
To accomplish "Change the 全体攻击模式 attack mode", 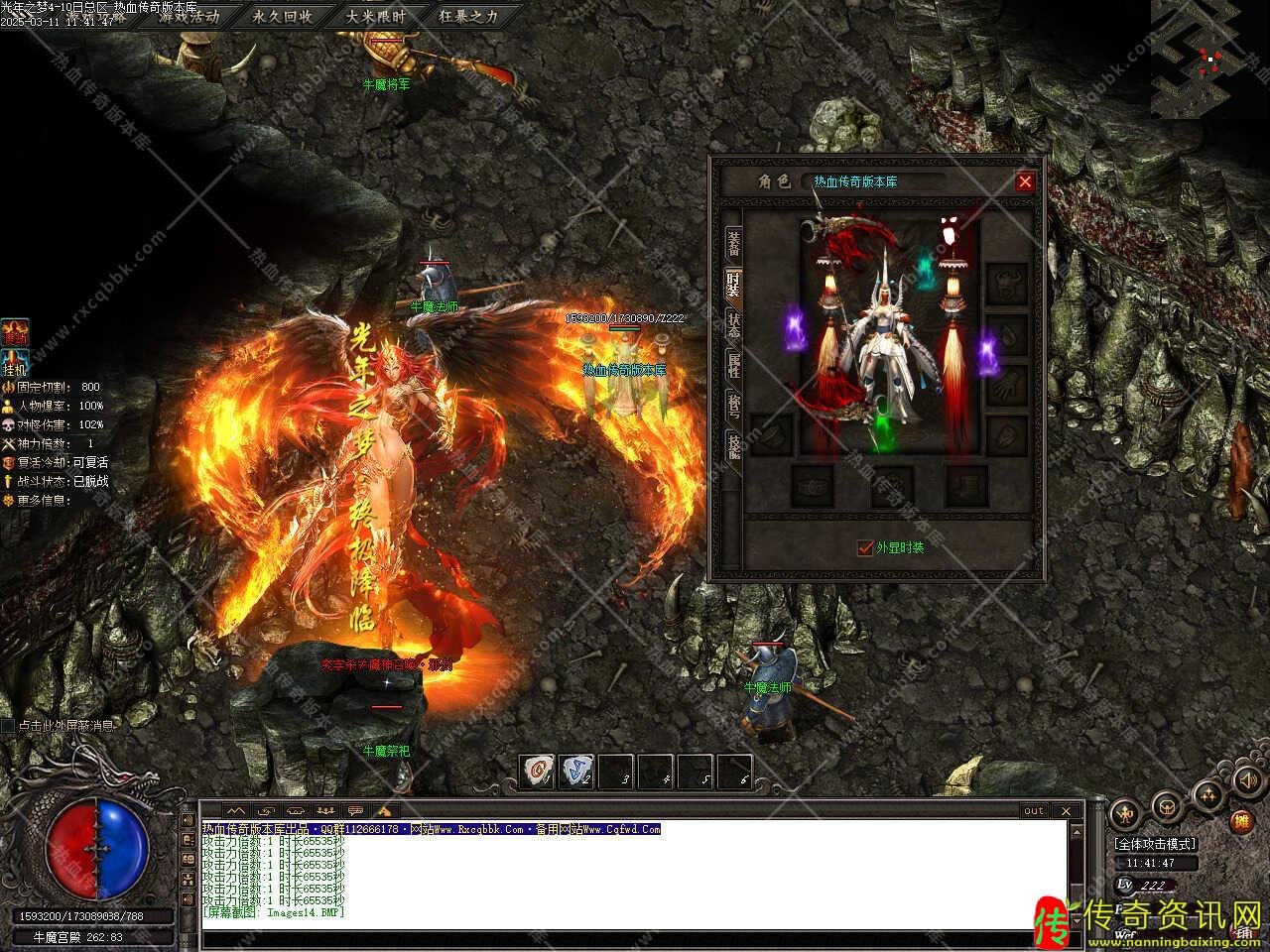I will (1155, 844).
